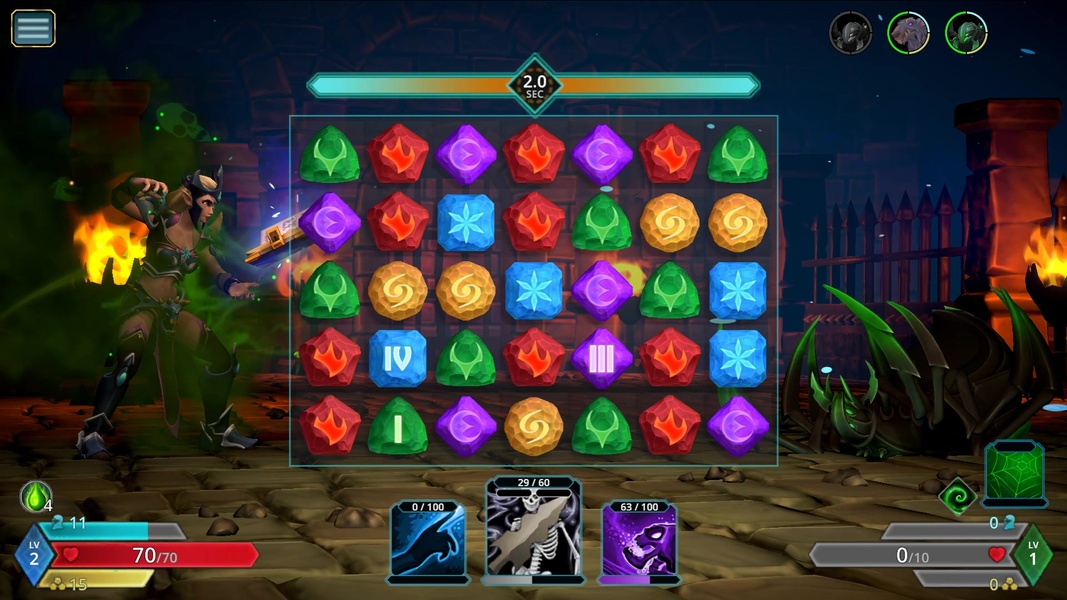Viewport: 1067px width, 600px height.
Task: Select the greyed-out defeated enemy portrait
Action: [850, 33]
